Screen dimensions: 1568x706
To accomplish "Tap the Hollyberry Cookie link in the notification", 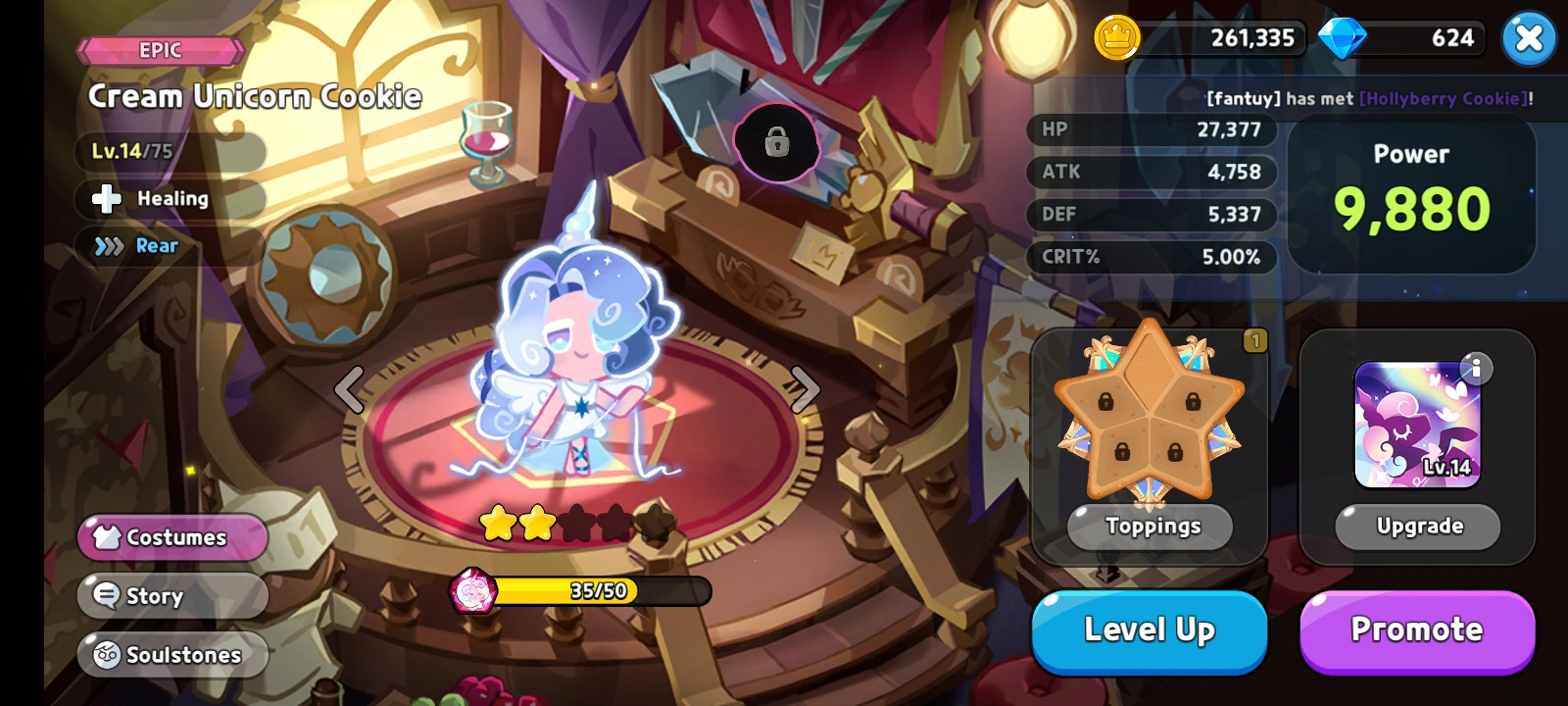I will [1441, 99].
